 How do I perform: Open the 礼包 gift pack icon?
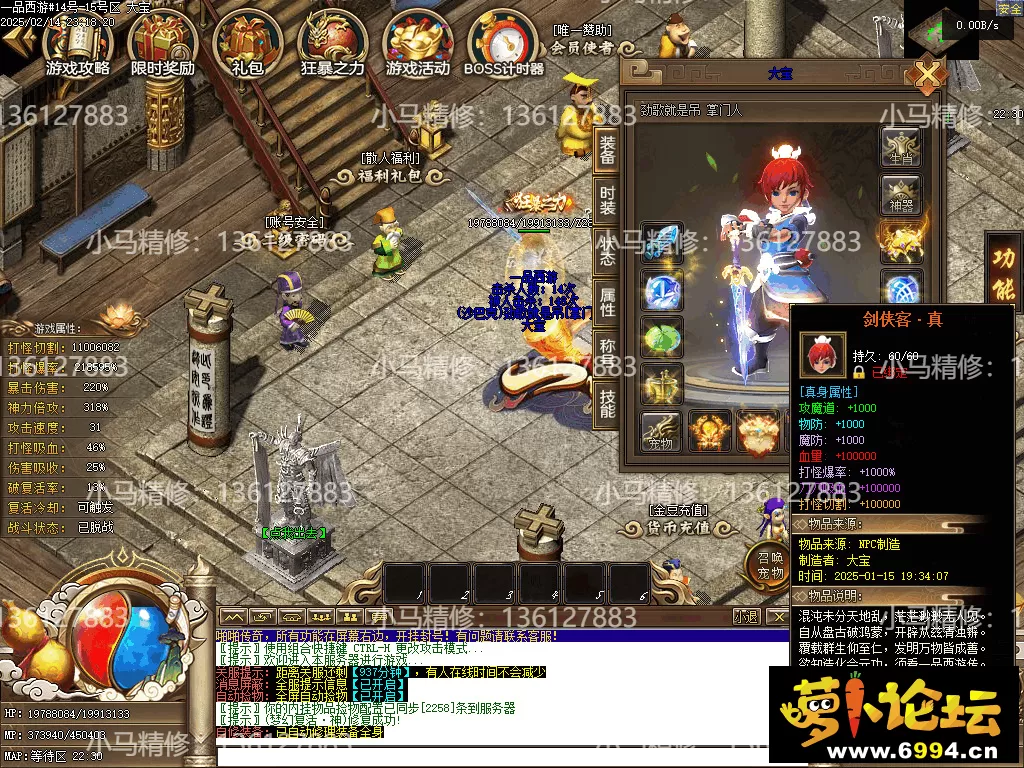246,45
